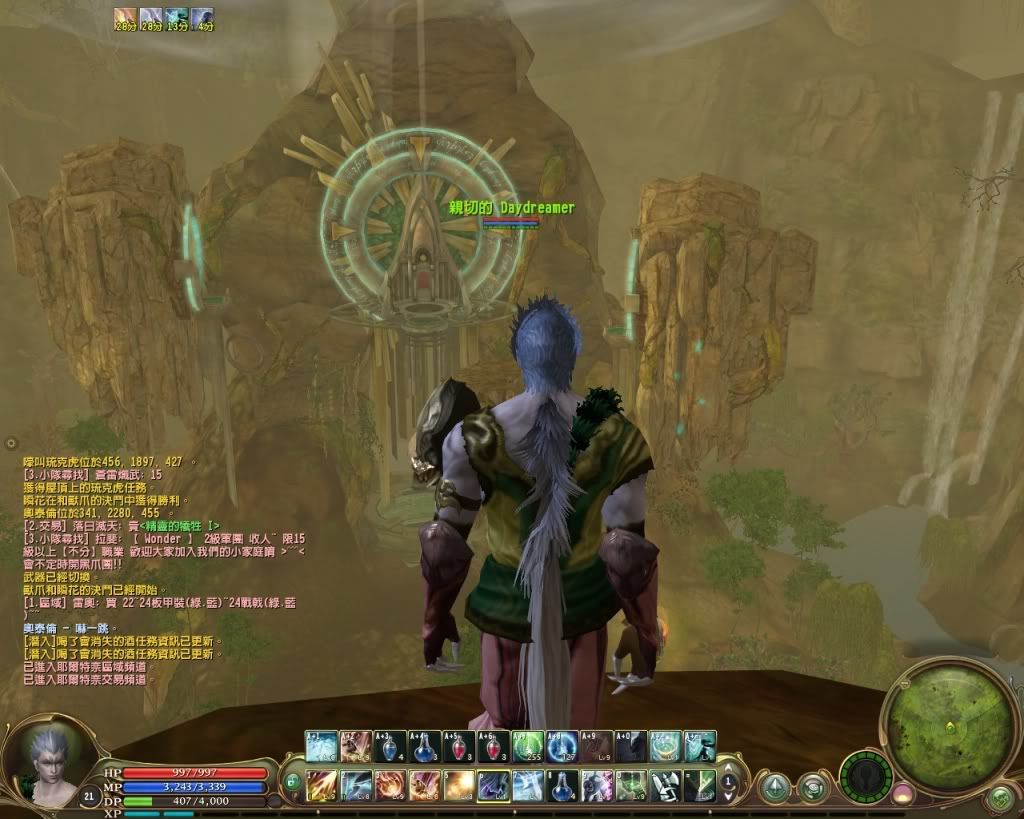Click the teal arrow round menu button
The height and width of the screenshot is (819, 1024).
point(775,788)
